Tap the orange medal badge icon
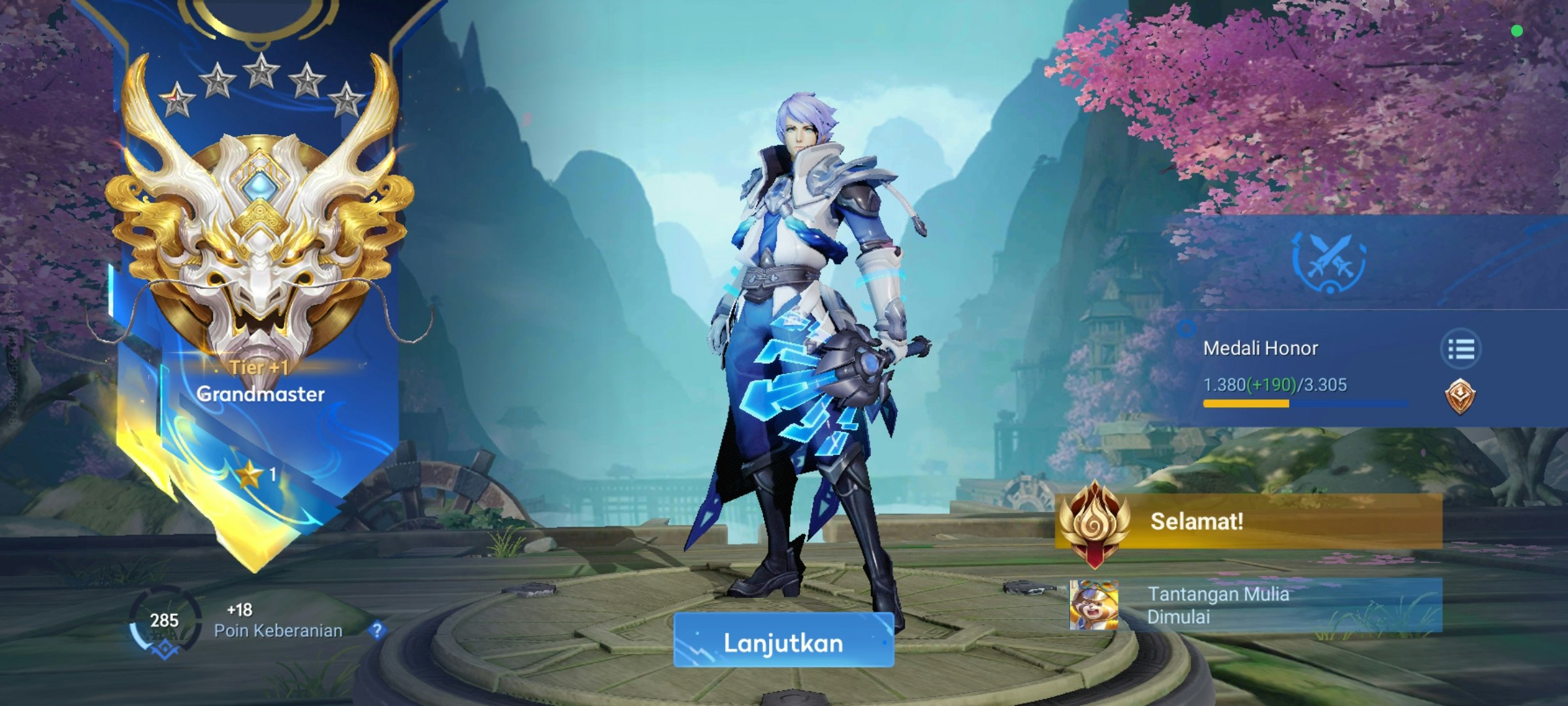Viewport: 1568px width, 706px height. tap(1460, 396)
